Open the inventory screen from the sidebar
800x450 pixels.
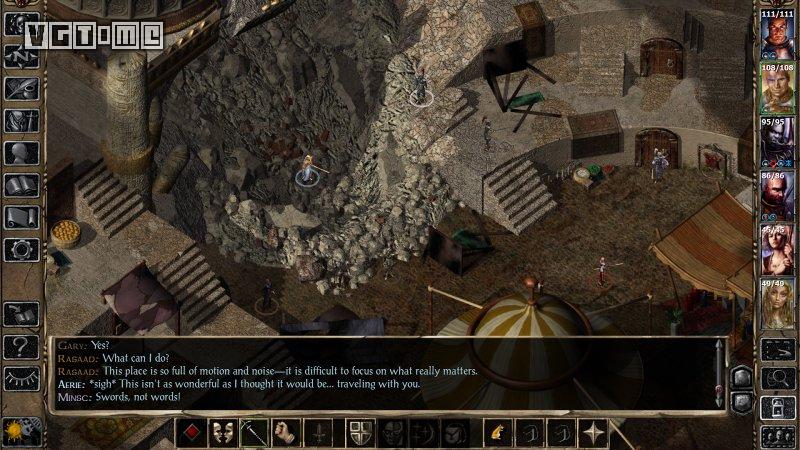[22, 121]
